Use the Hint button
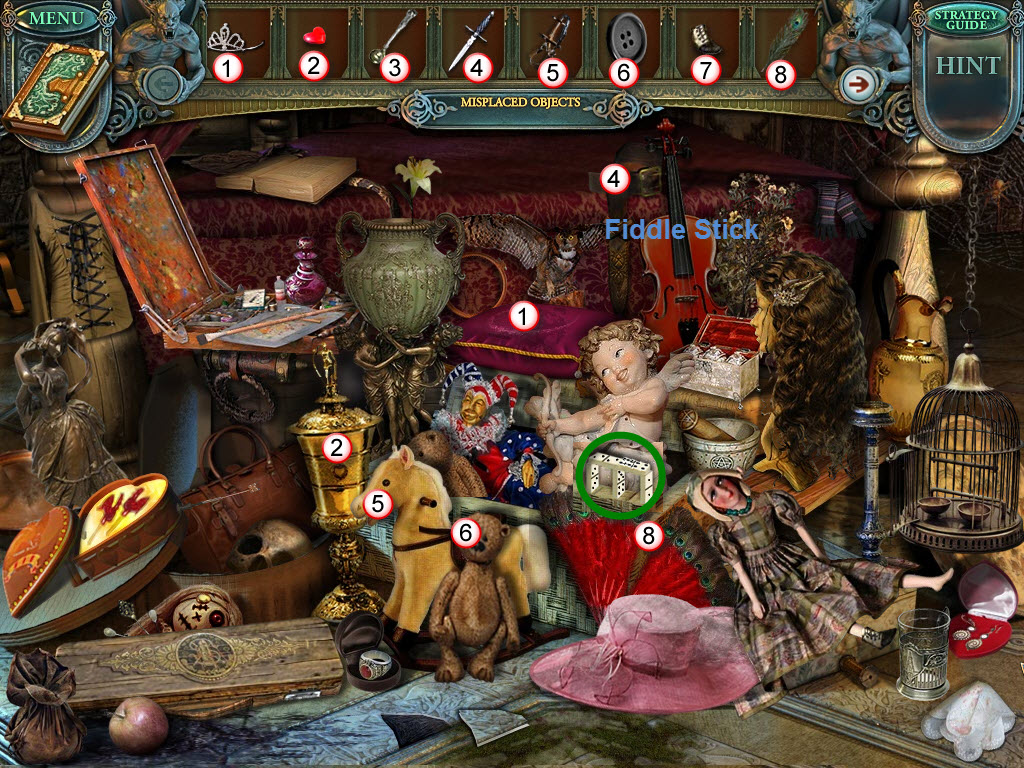 [x=967, y=66]
